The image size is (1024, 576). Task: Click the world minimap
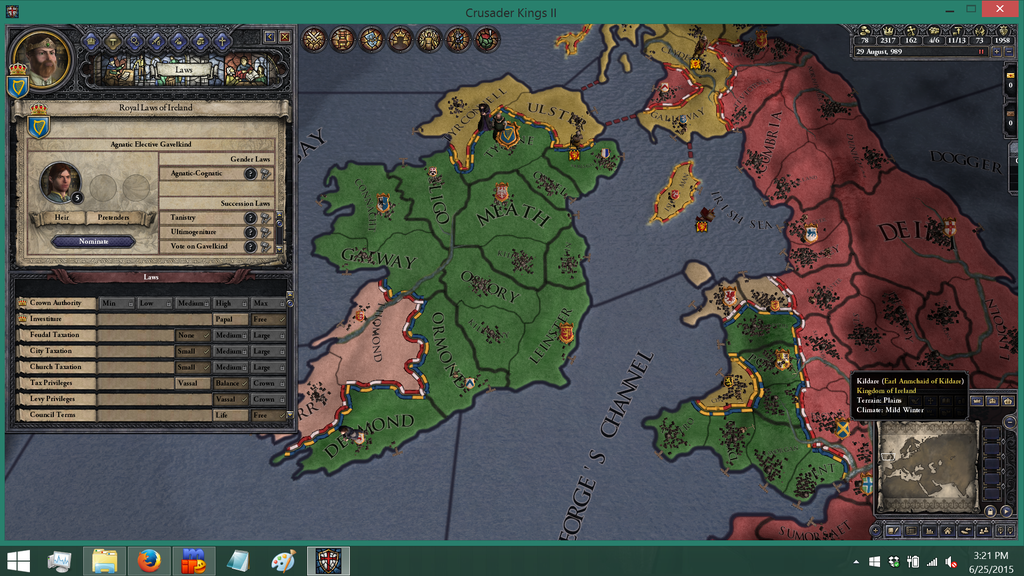pyautogui.click(x=925, y=460)
